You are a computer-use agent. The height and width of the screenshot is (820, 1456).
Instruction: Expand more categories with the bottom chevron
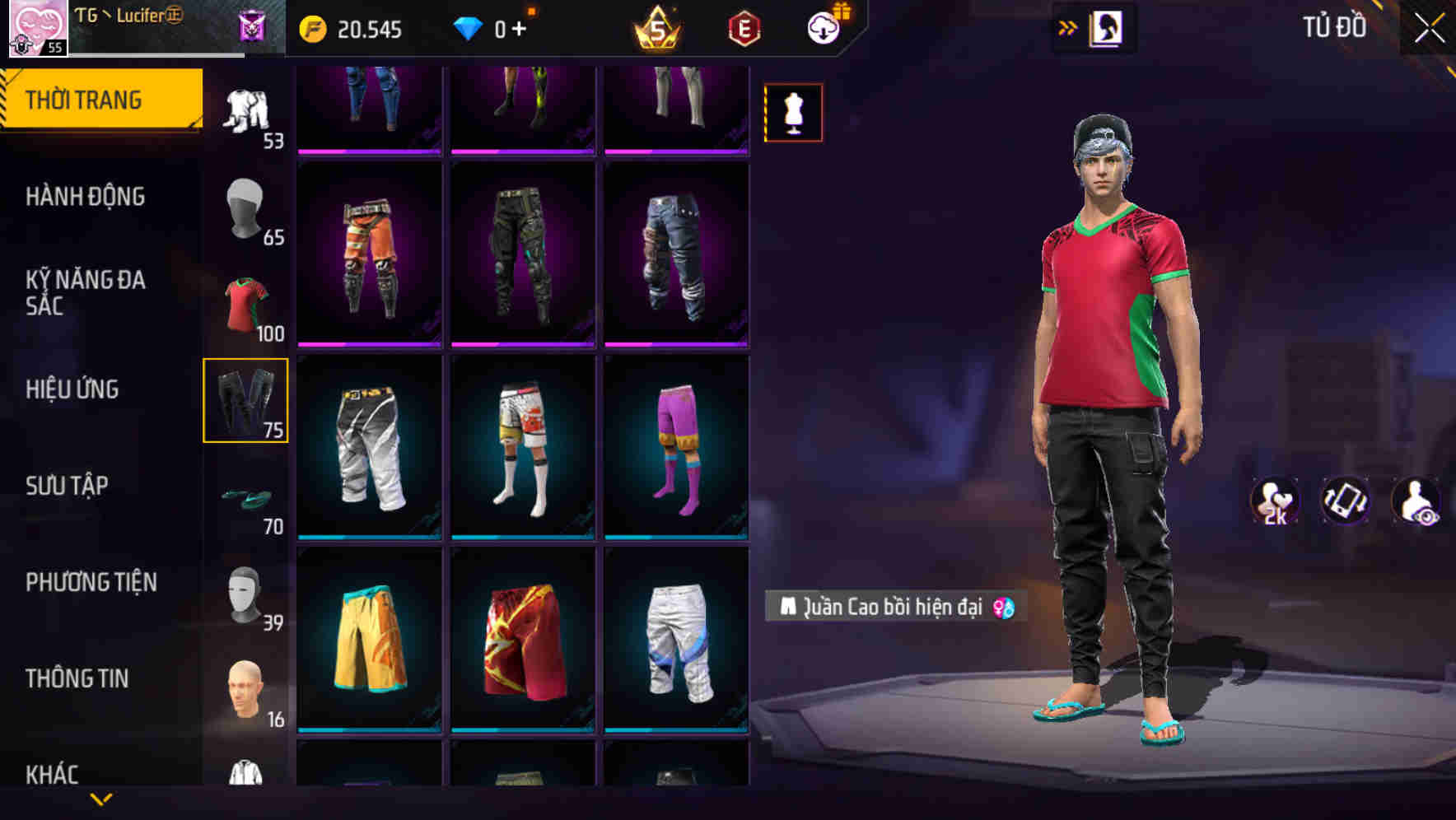pyautogui.click(x=101, y=800)
